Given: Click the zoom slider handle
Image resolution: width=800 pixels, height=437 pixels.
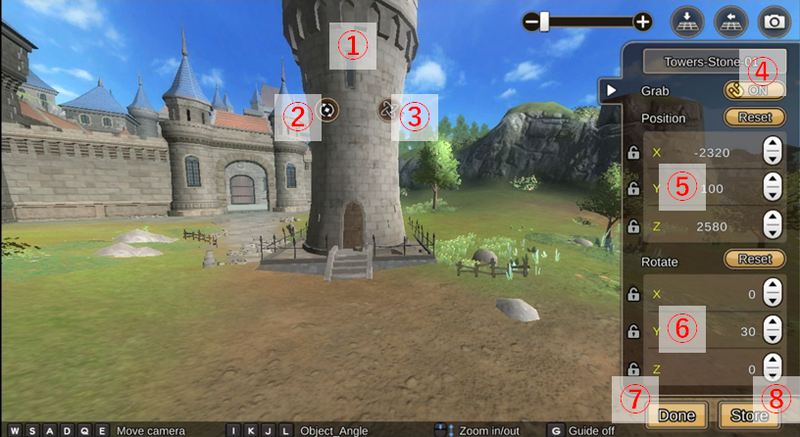Looking at the screenshot, I should tap(545, 21).
